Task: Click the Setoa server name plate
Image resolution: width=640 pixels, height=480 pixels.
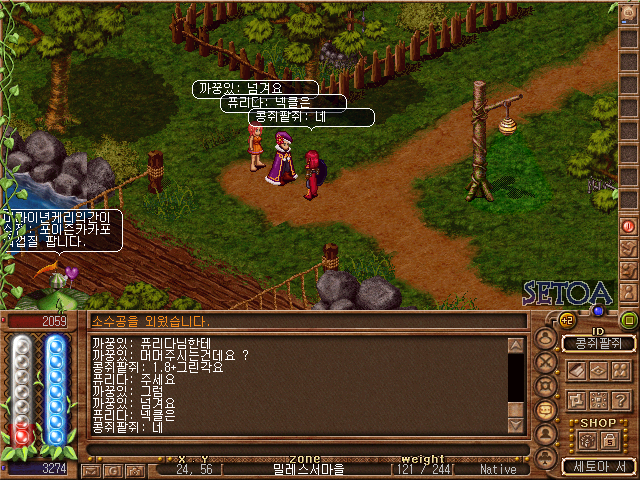Action: pyautogui.click(x=599, y=466)
